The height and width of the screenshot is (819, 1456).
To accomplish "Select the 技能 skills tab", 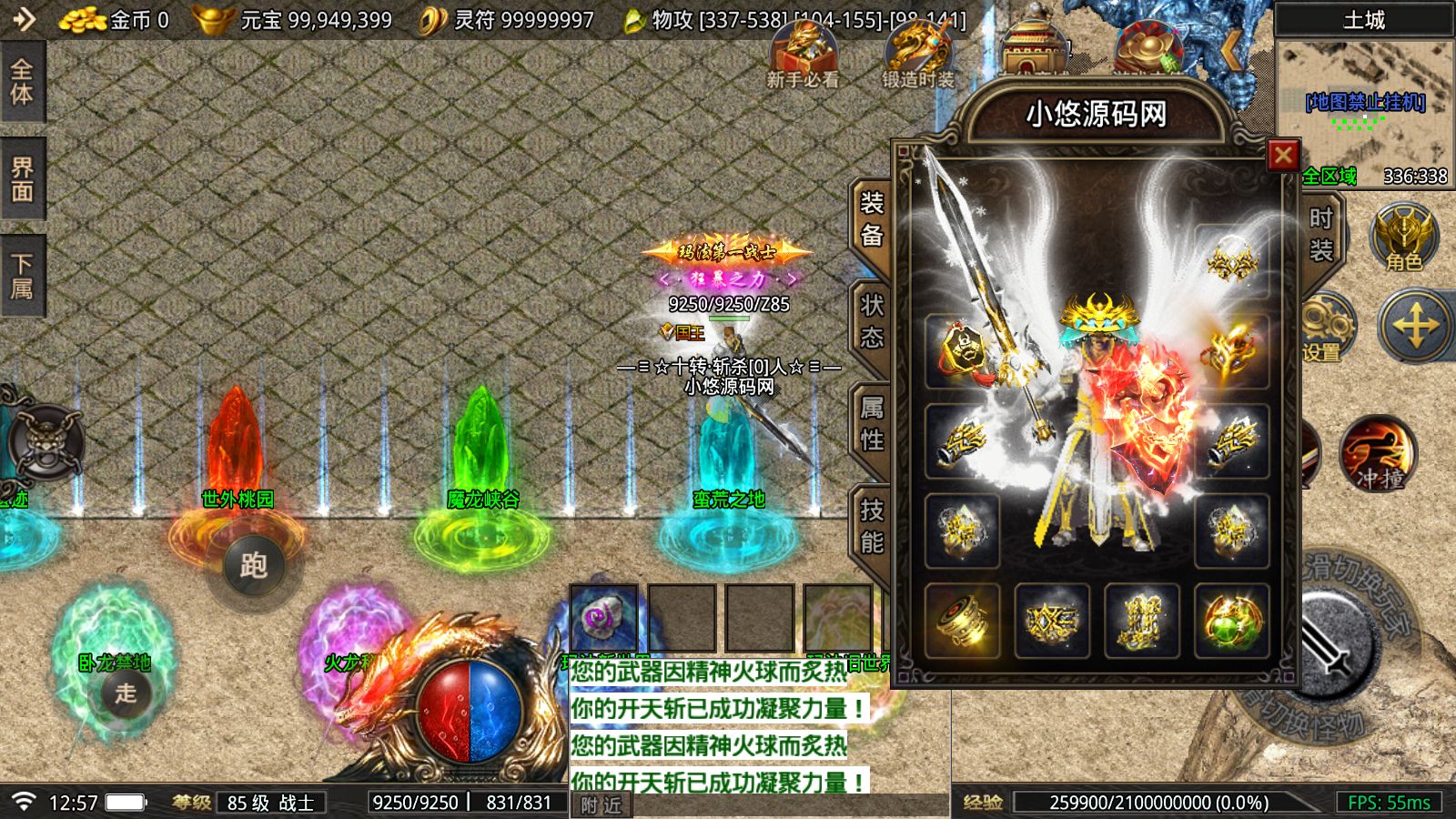I will pos(872,527).
